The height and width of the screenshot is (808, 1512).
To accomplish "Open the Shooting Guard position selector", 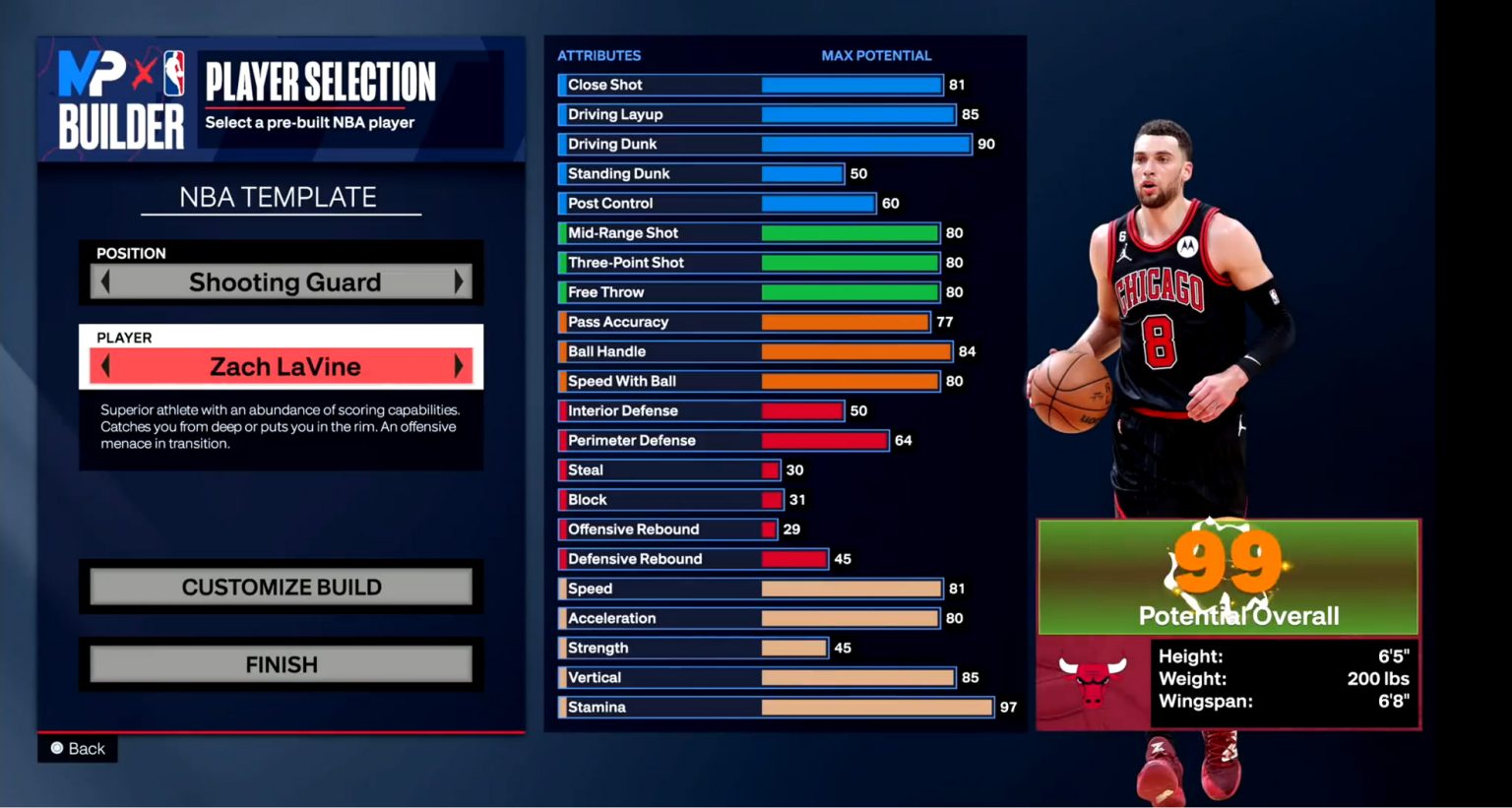I will click(283, 281).
